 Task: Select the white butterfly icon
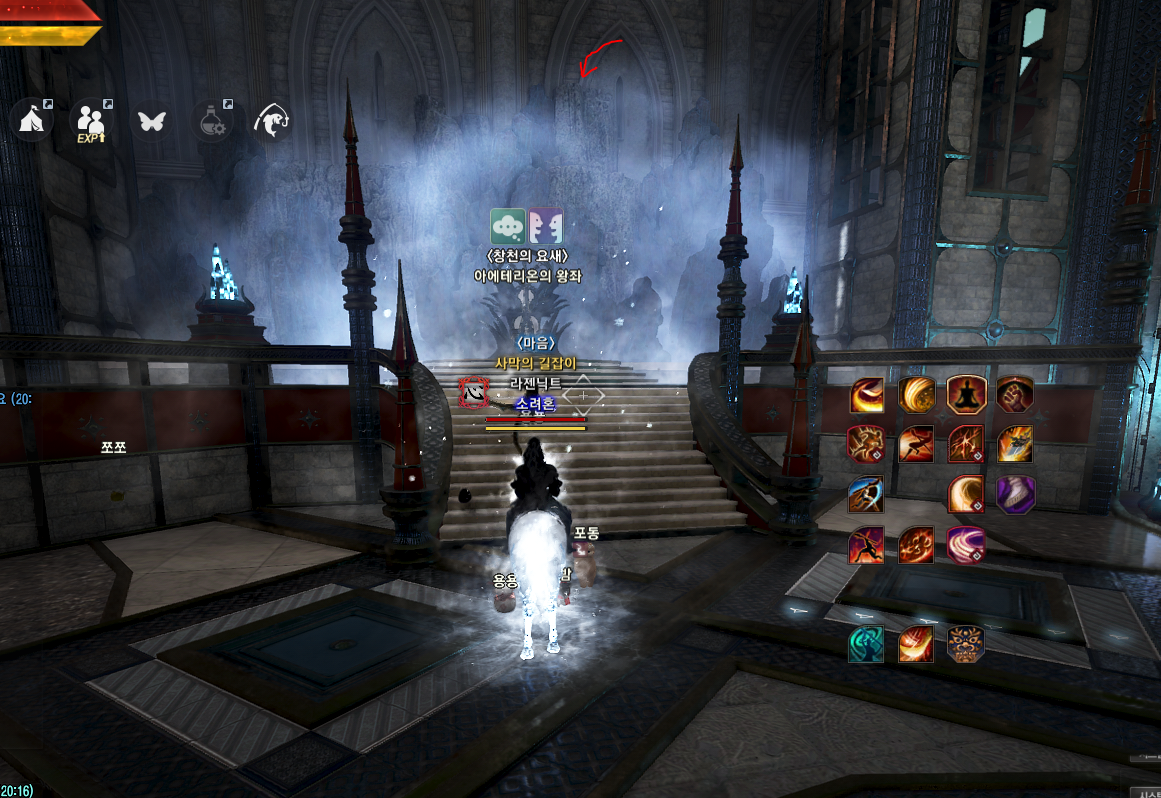pyautogui.click(x=152, y=121)
